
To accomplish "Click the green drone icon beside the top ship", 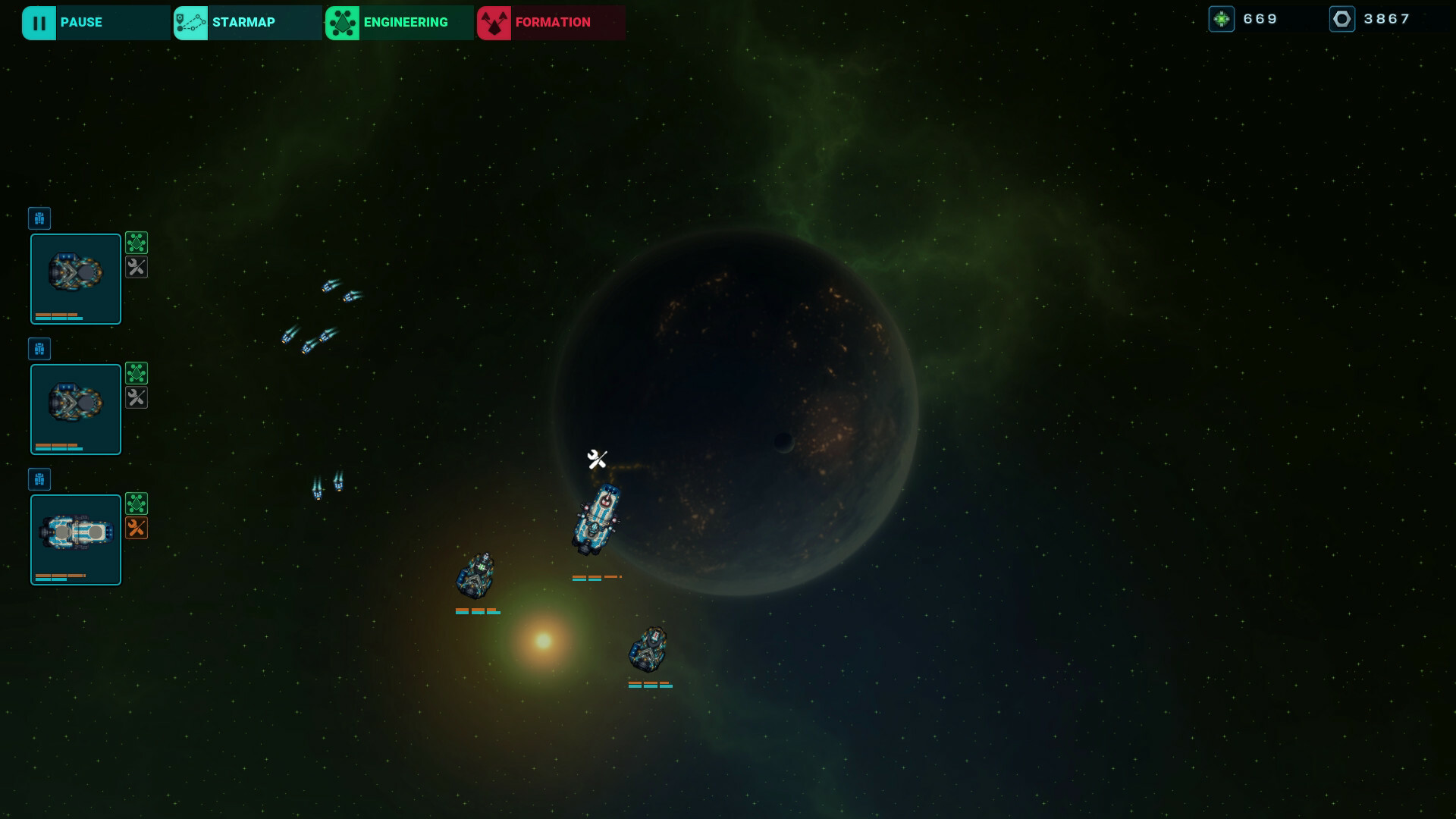I will click(136, 243).
